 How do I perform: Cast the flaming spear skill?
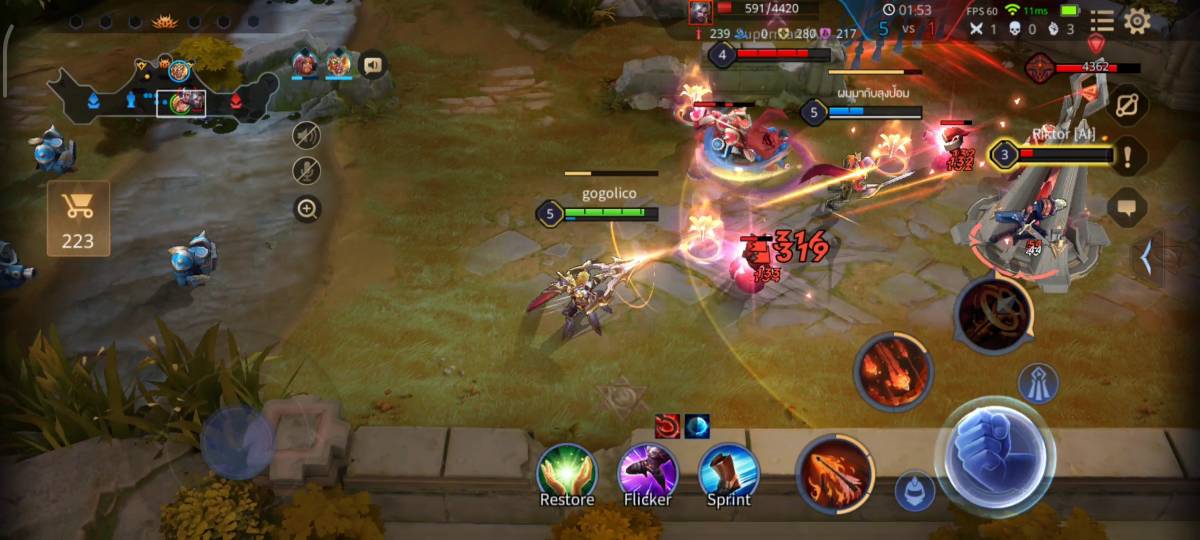click(835, 470)
